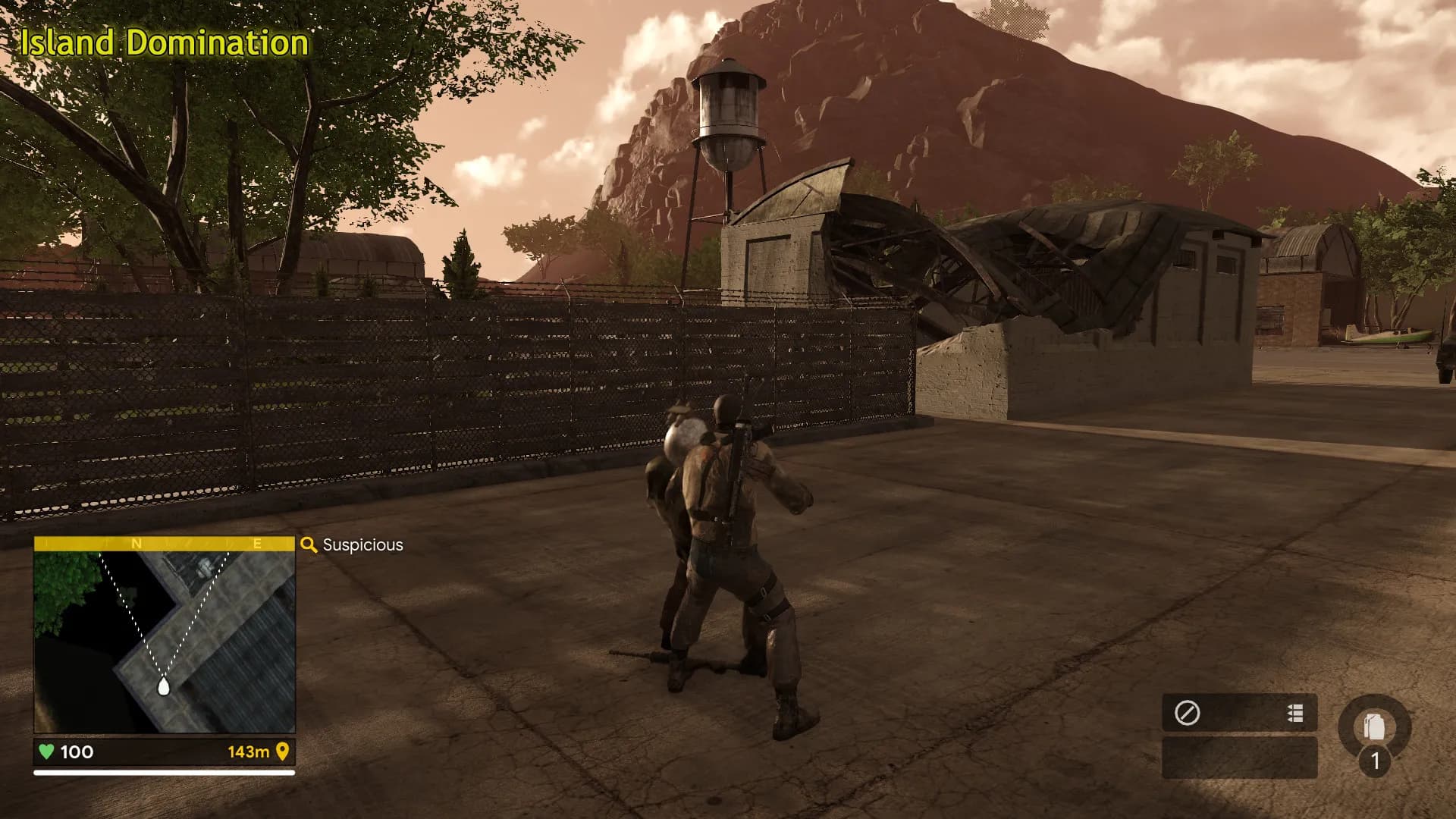This screenshot has width=1456, height=819.
Task: Select the empty weapon slot with the no-weapon symbol
Action: (1187, 713)
